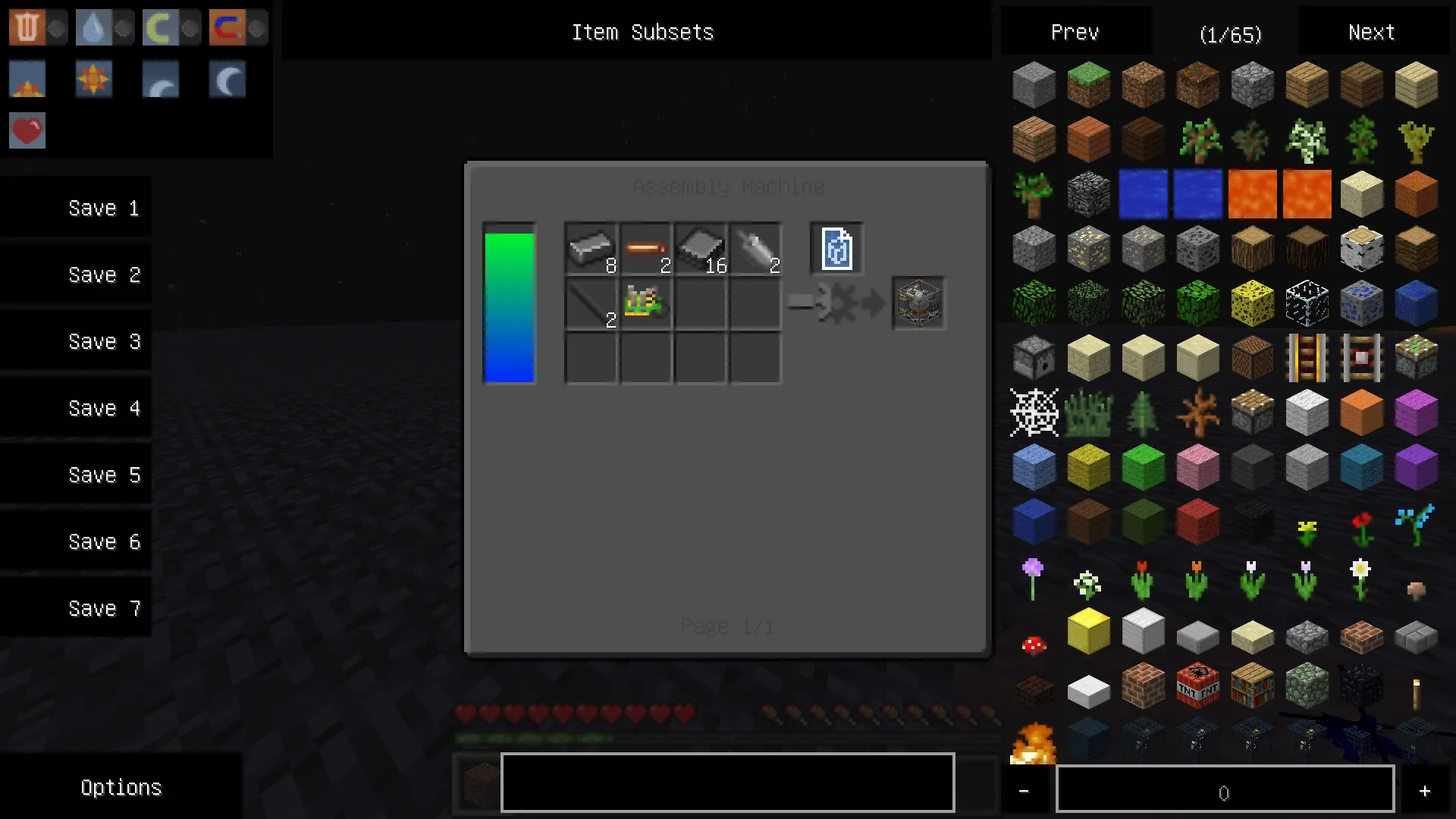The width and height of the screenshot is (1456, 819).
Task: Toggle magnet mode icon
Action: pos(227,27)
